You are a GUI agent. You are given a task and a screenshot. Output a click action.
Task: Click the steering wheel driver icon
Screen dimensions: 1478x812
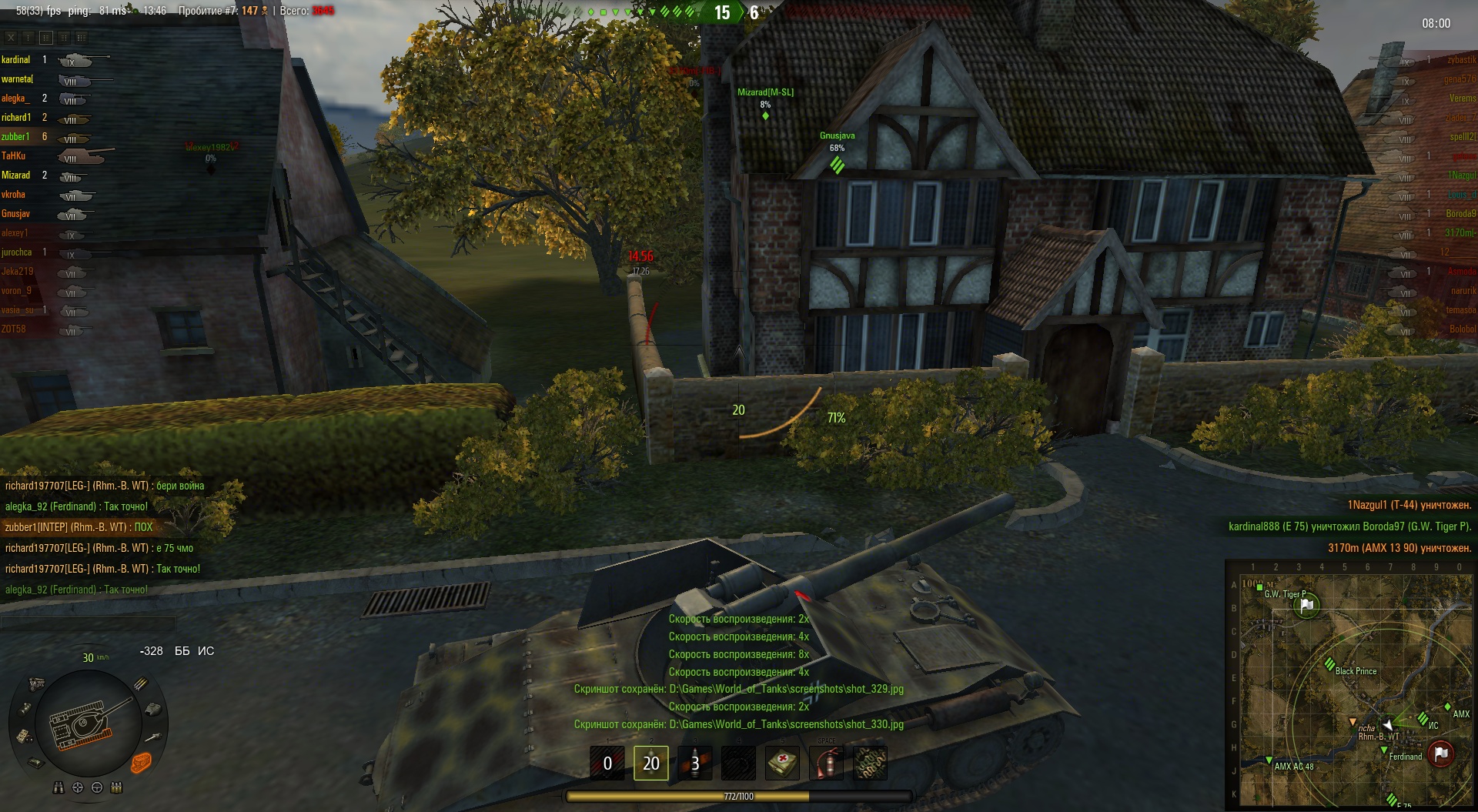97,787
